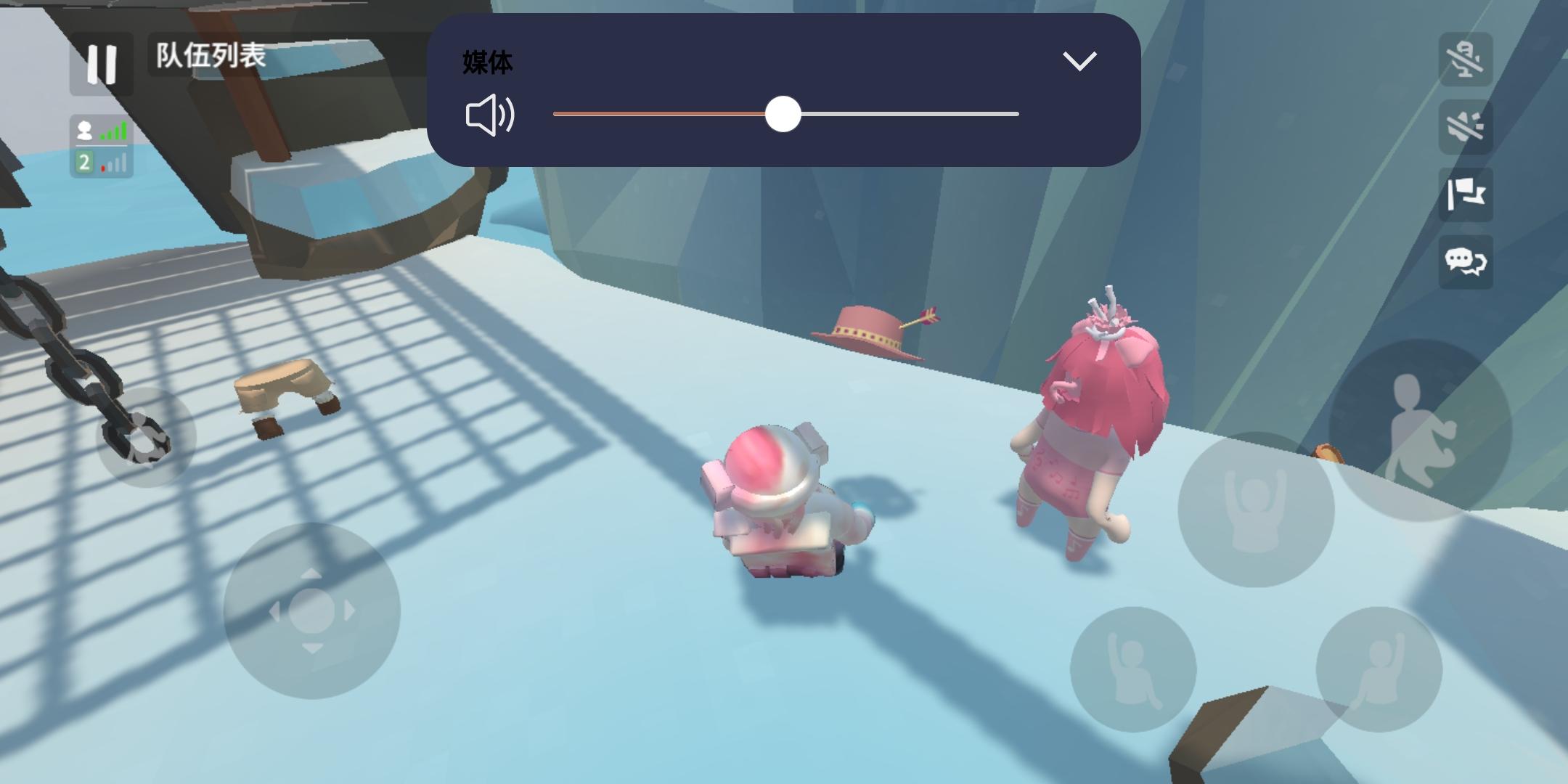Image resolution: width=1568 pixels, height=784 pixels.
Task: Tap the speaker icon in the media panel
Action: (x=491, y=114)
